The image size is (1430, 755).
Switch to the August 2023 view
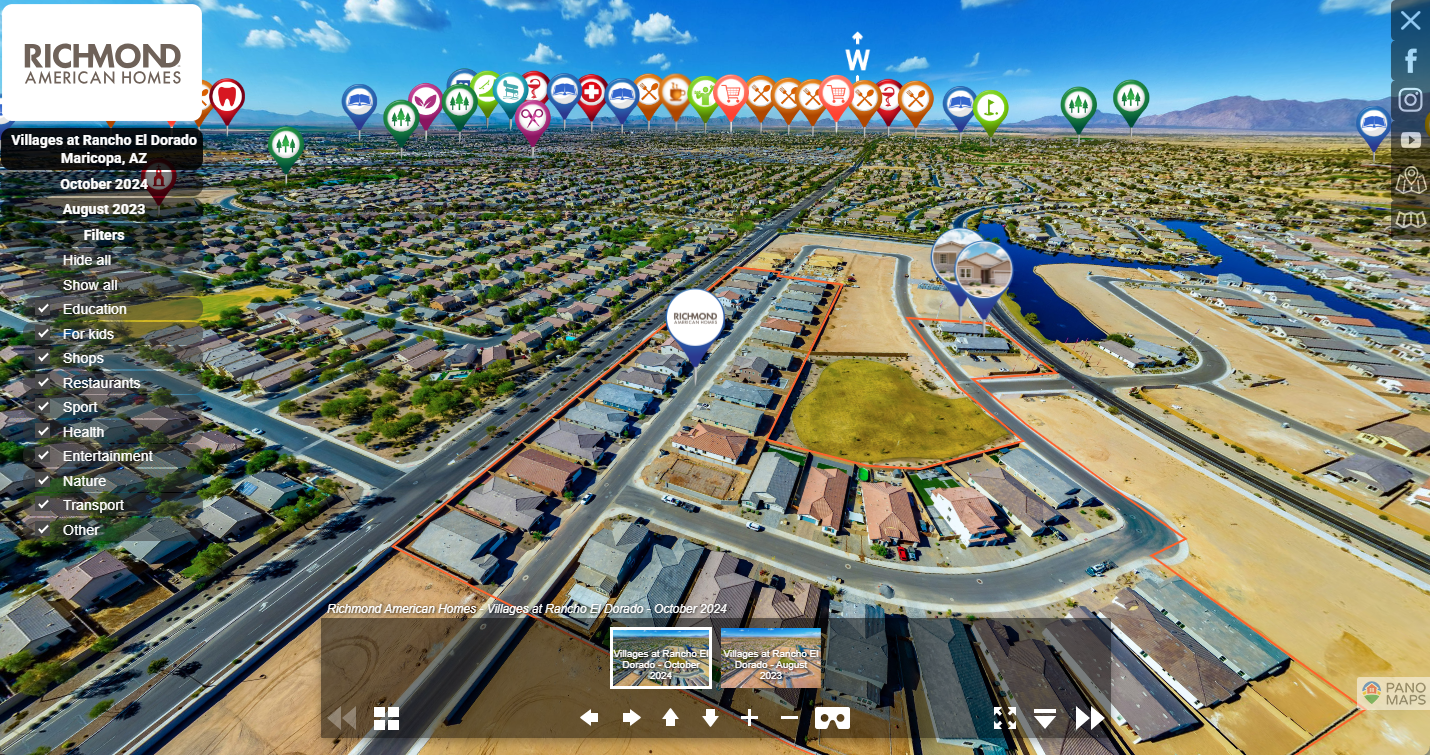104,209
